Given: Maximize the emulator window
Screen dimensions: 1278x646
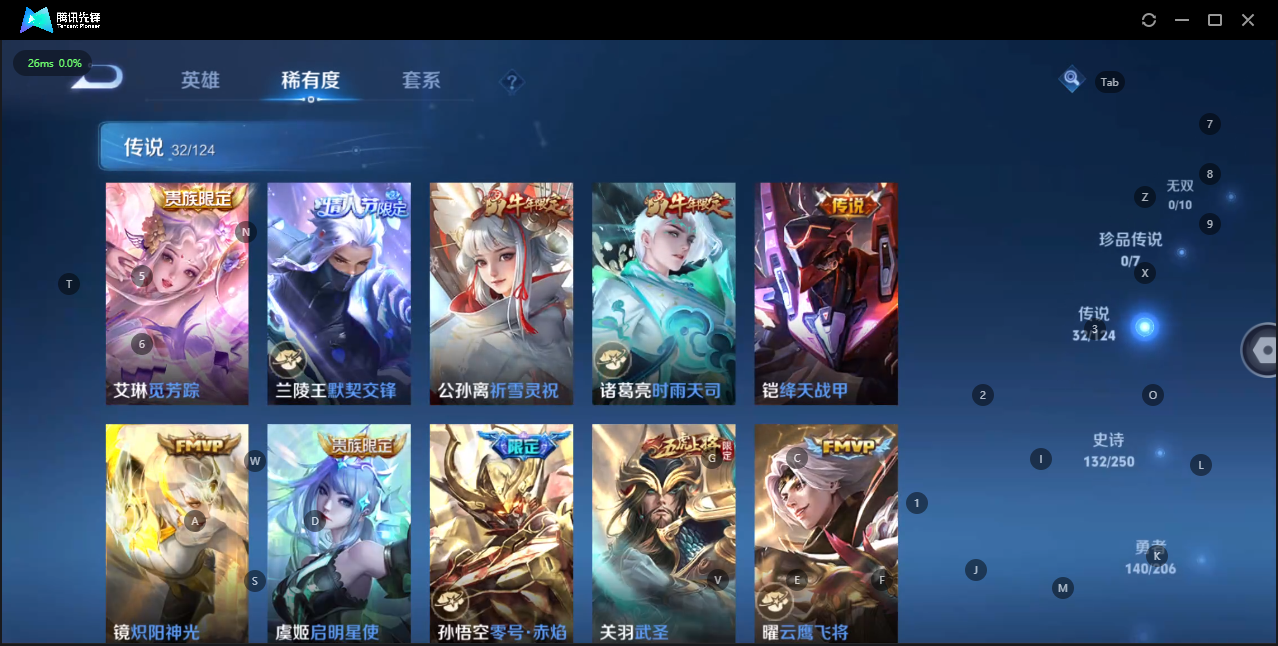Looking at the screenshot, I should coord(1215,20).
